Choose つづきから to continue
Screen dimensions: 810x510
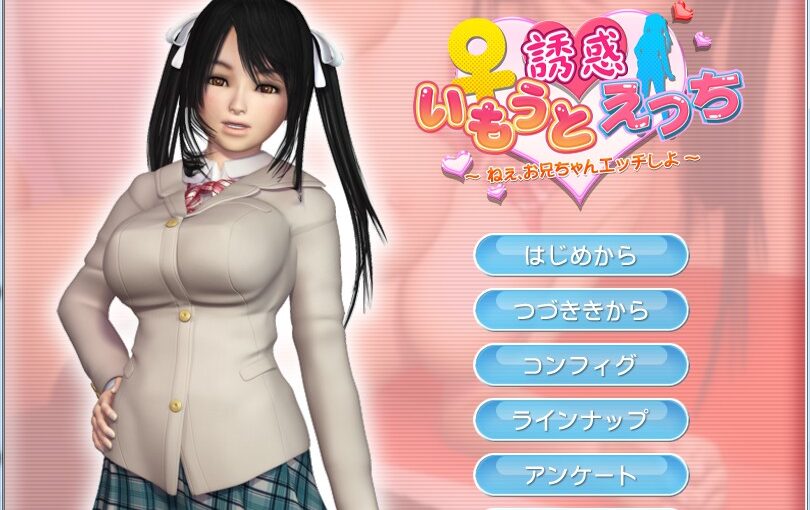(580, 310)
